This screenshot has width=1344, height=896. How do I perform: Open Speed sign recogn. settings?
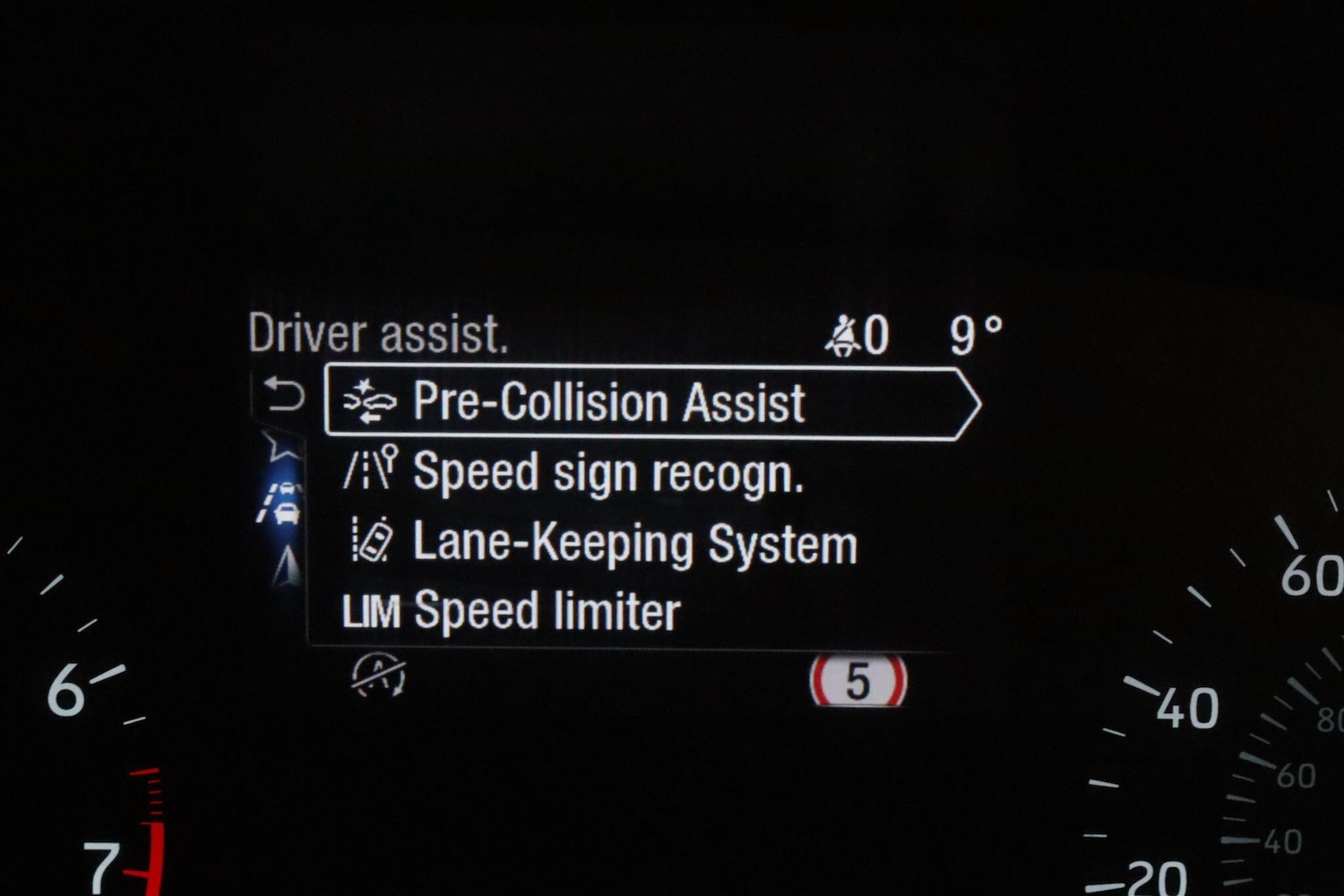(607, 473)
